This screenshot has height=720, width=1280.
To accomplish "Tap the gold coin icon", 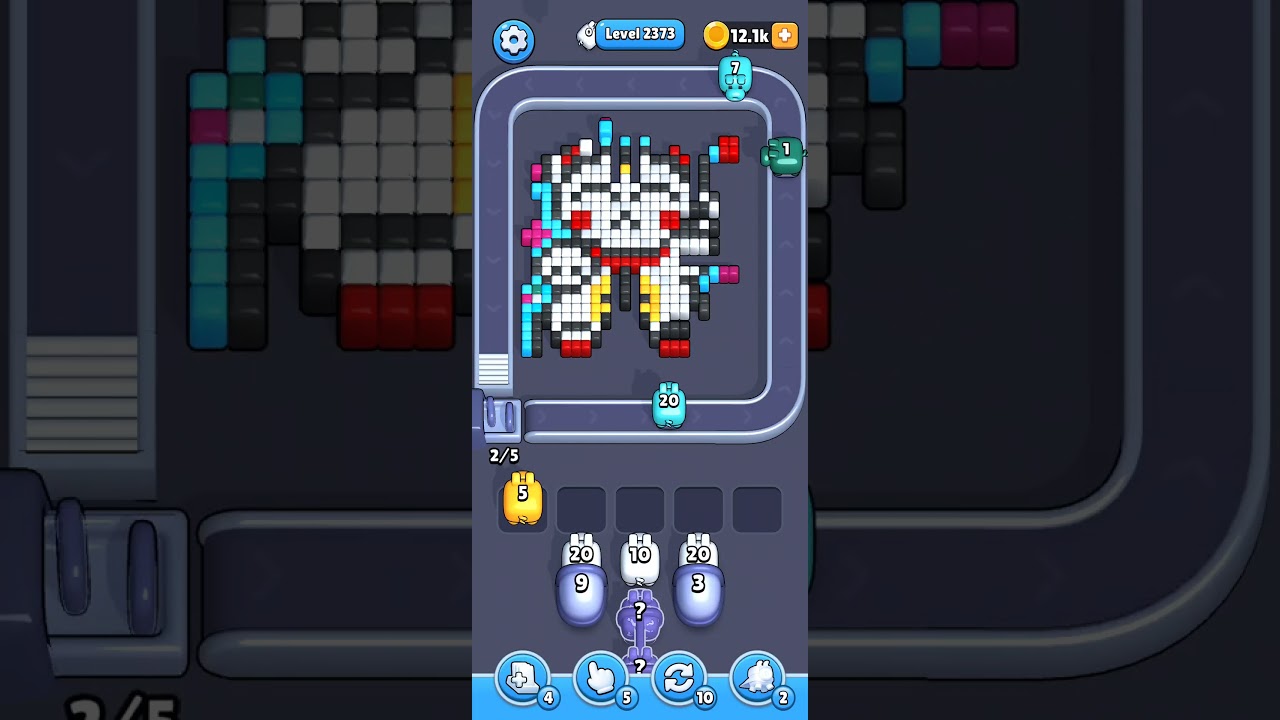I will click(715, 34).
